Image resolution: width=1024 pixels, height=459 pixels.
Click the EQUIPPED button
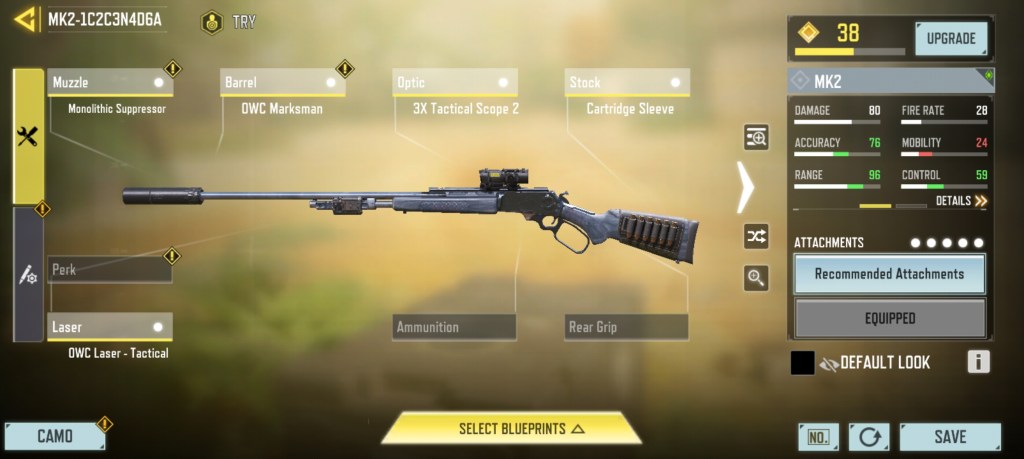coord(889,318)
